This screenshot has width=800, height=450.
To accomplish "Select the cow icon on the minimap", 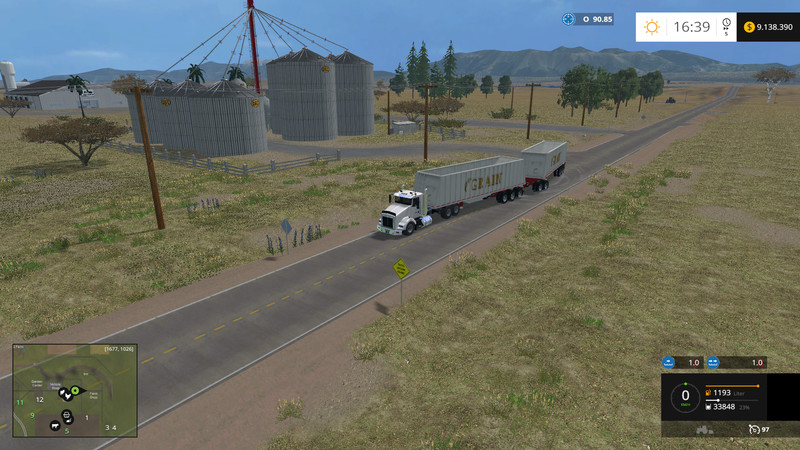I will [54, 425].
